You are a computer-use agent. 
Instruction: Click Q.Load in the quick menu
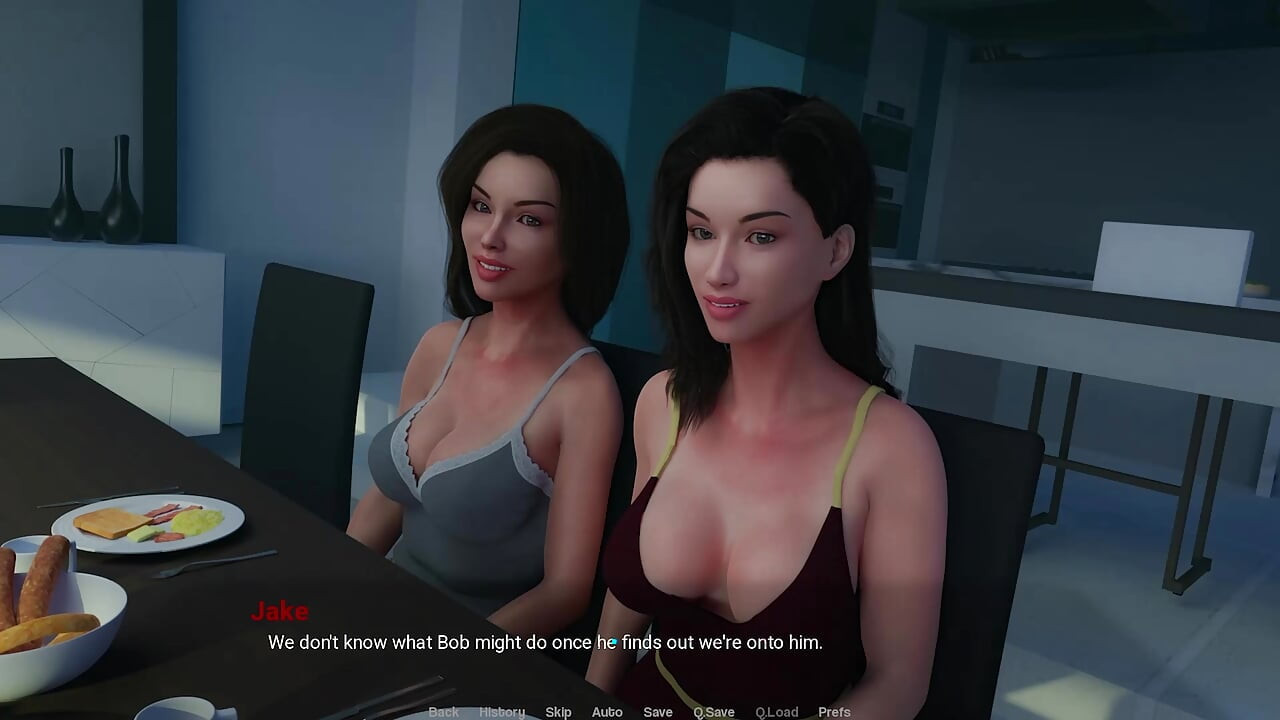click(x=777, y=711)
